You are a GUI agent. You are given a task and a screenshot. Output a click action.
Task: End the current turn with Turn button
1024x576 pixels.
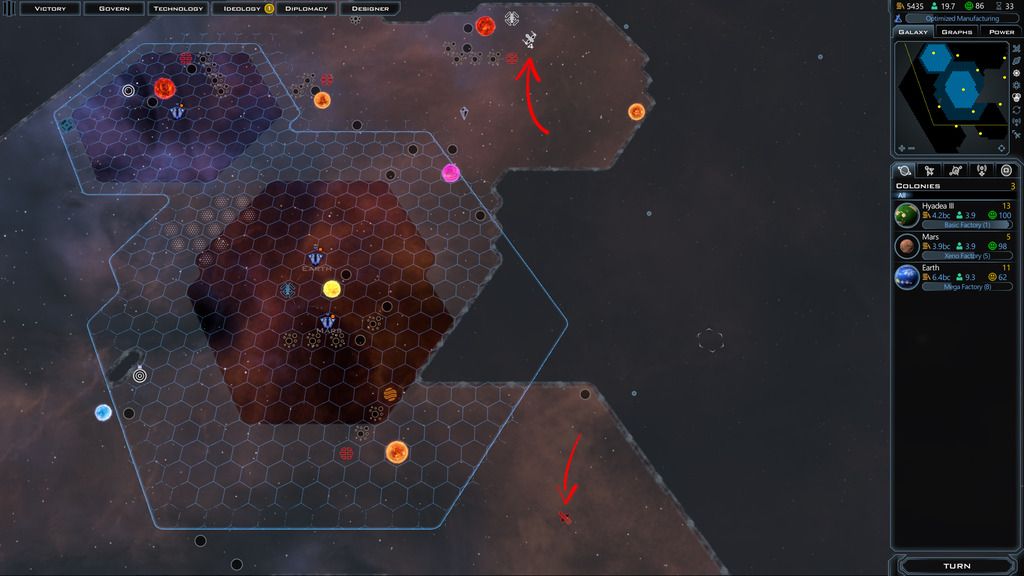pos(957,566)
